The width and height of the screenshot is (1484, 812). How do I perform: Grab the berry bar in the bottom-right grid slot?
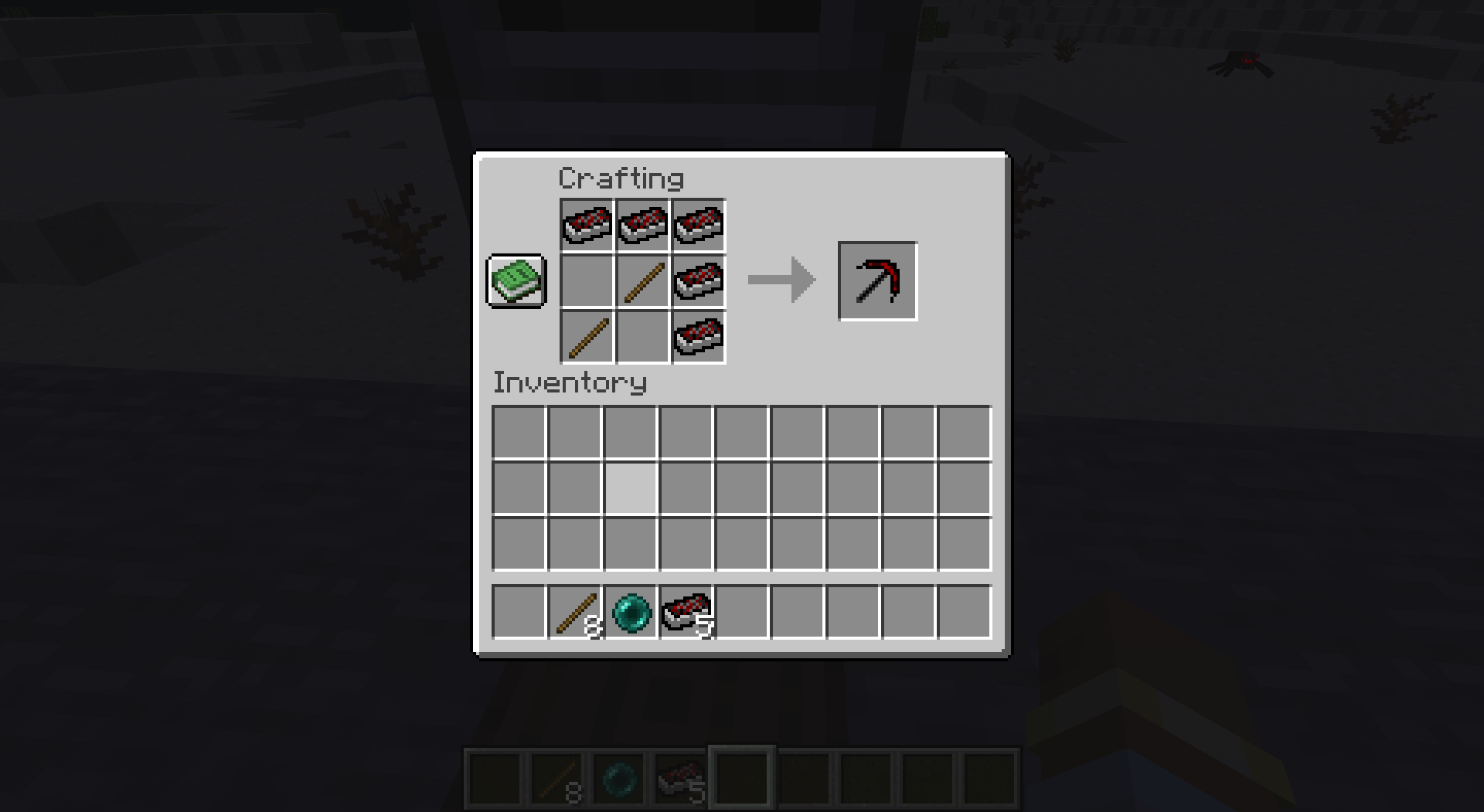[x=698, y=338]
